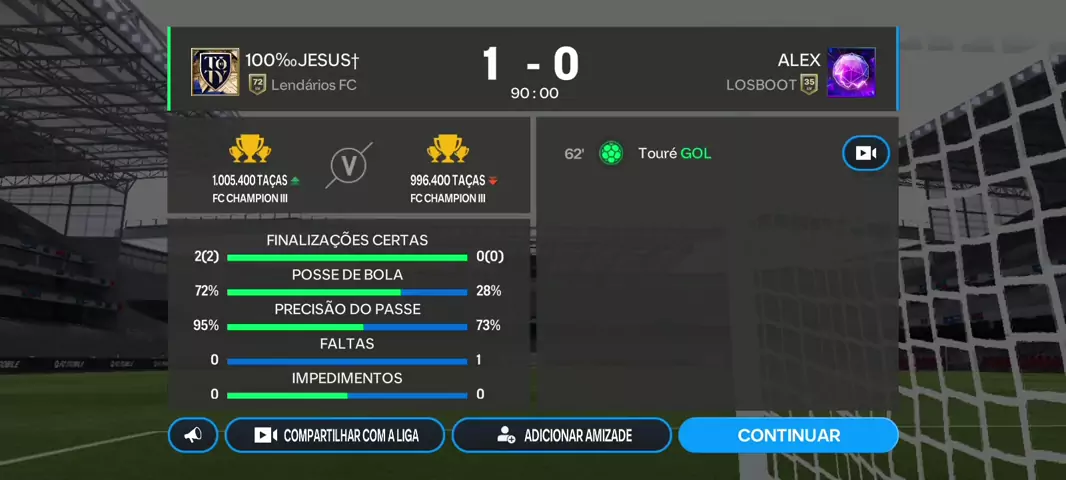This screenshot has height=480, width=1066.
Task: Share match with Compartilhar com a Liga
Action: coord(335,435)
